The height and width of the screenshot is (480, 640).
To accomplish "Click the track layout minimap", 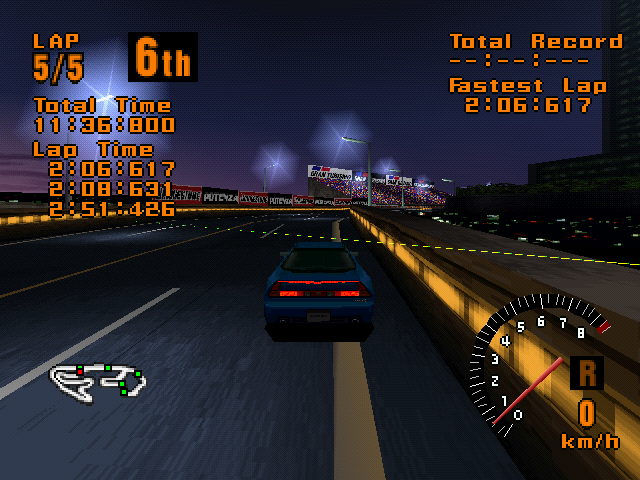I will point(98,378).
